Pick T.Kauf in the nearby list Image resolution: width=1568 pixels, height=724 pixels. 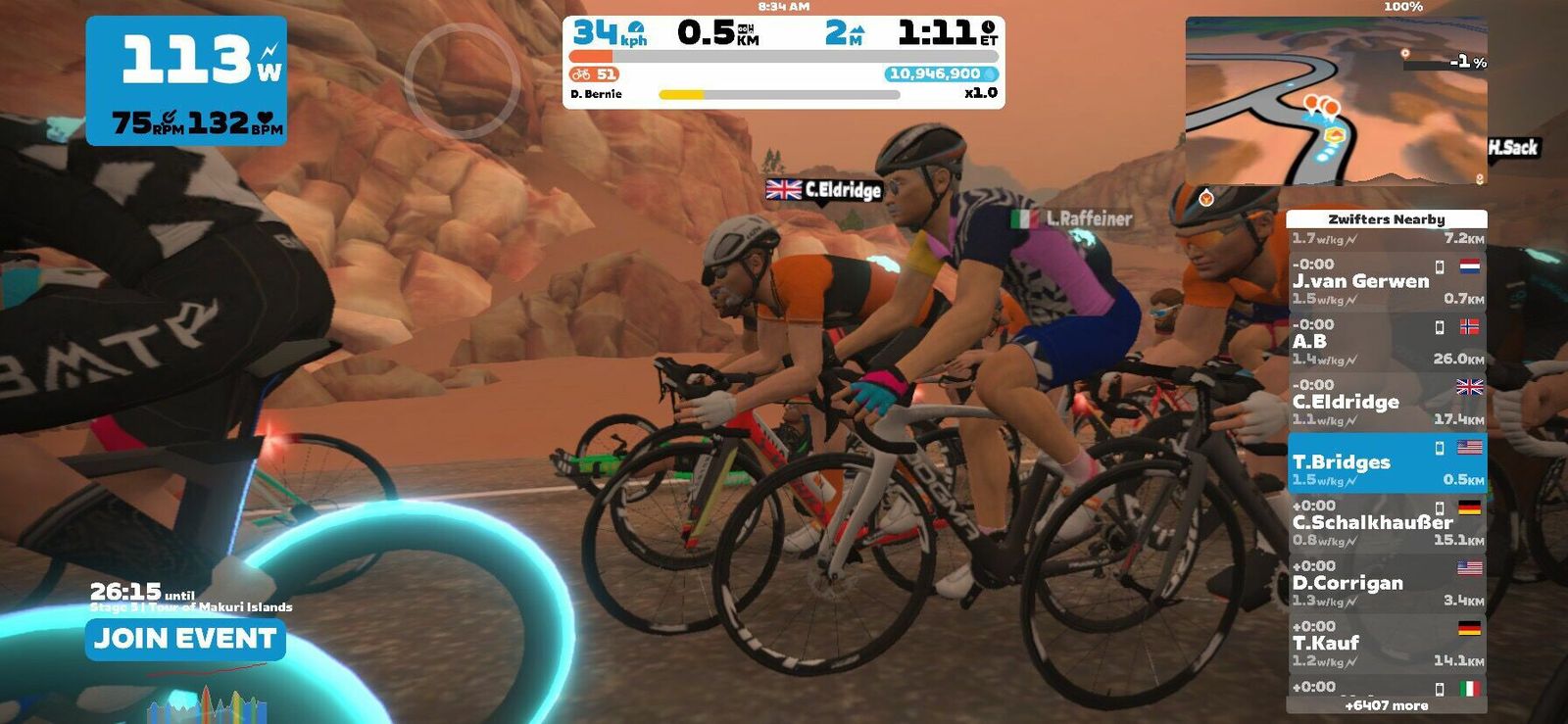point(1386,644)
